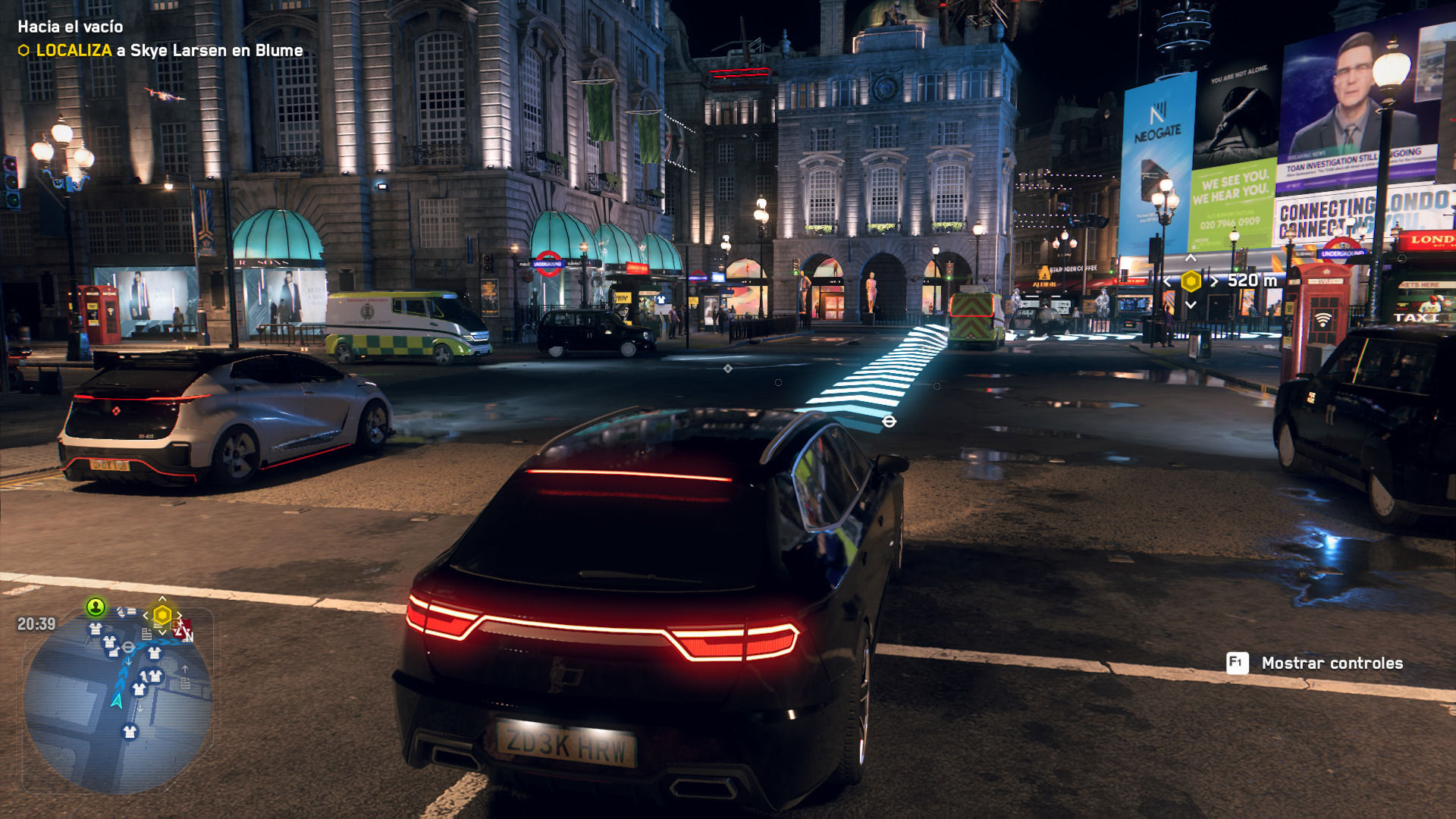Select the yellow hexagon objective marker on minimap
The height and width of the screenshot is (819, 1456).
pos(162,615)
